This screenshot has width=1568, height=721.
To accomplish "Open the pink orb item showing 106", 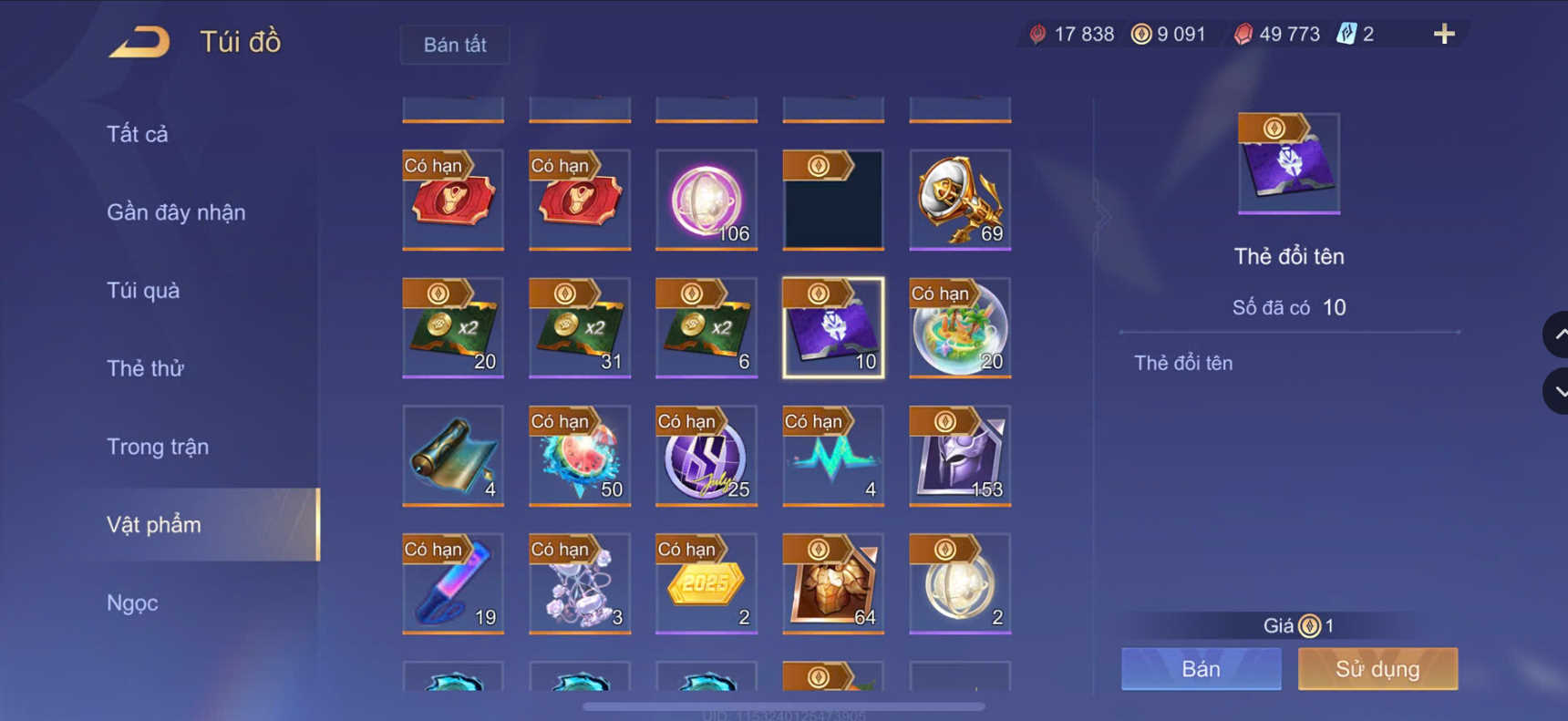I will point(707,199).
